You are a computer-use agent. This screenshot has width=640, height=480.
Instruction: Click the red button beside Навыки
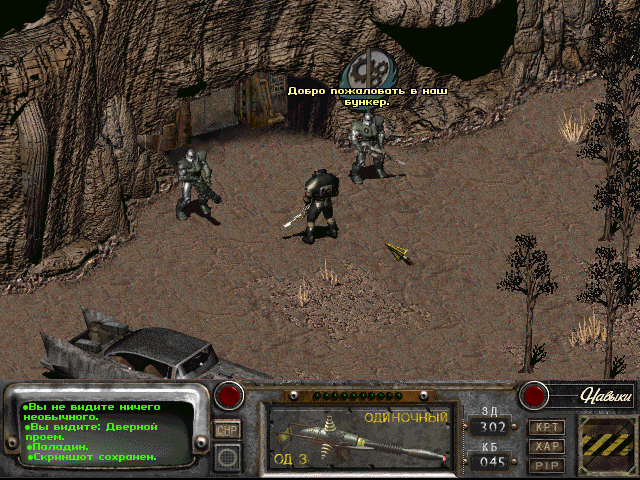point(531,395)
